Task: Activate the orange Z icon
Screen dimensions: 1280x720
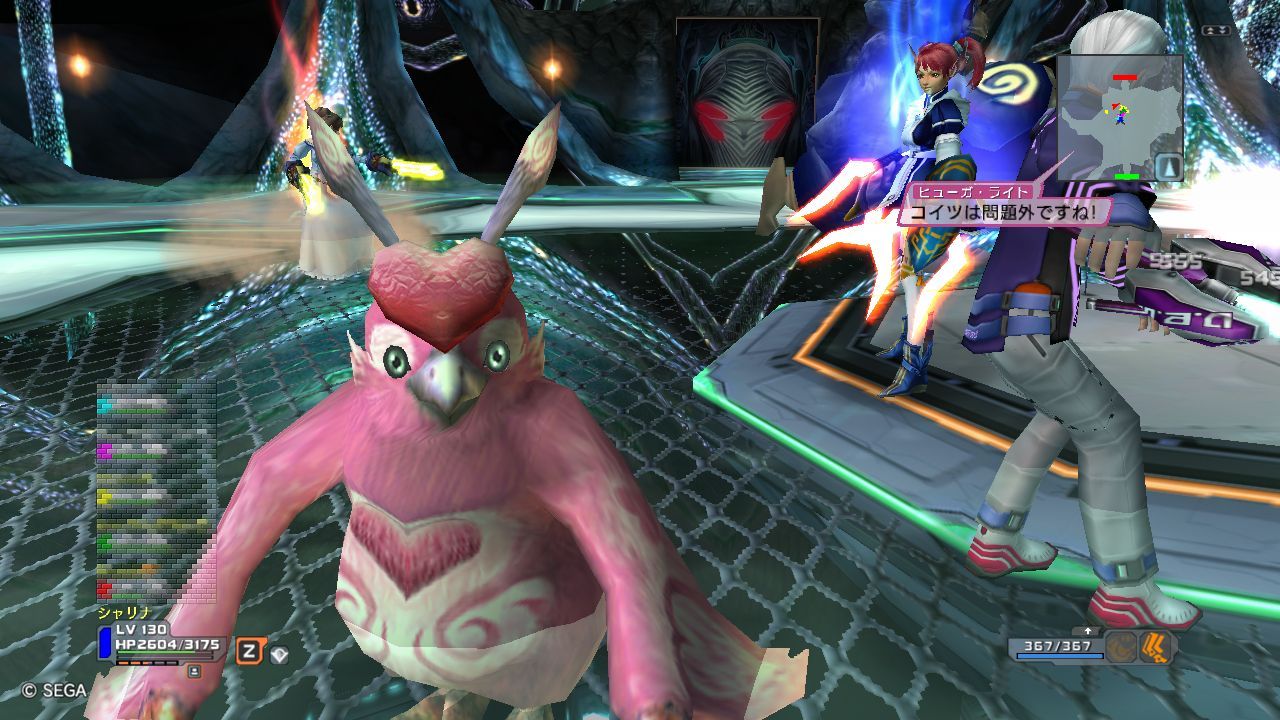Action: pyautogui.click(x=249, y=652)
